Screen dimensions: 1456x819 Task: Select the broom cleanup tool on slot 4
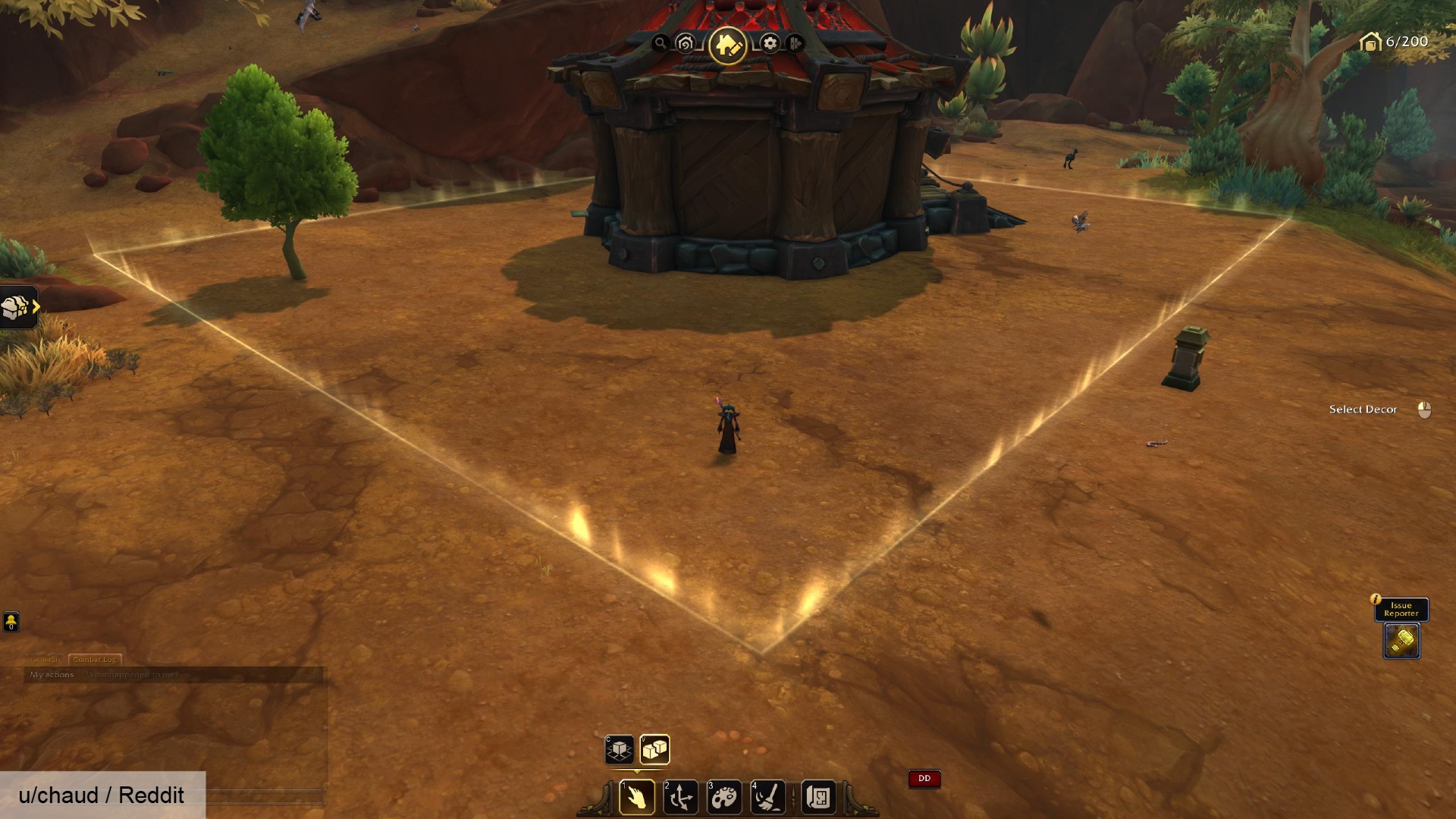coord(768,798)
